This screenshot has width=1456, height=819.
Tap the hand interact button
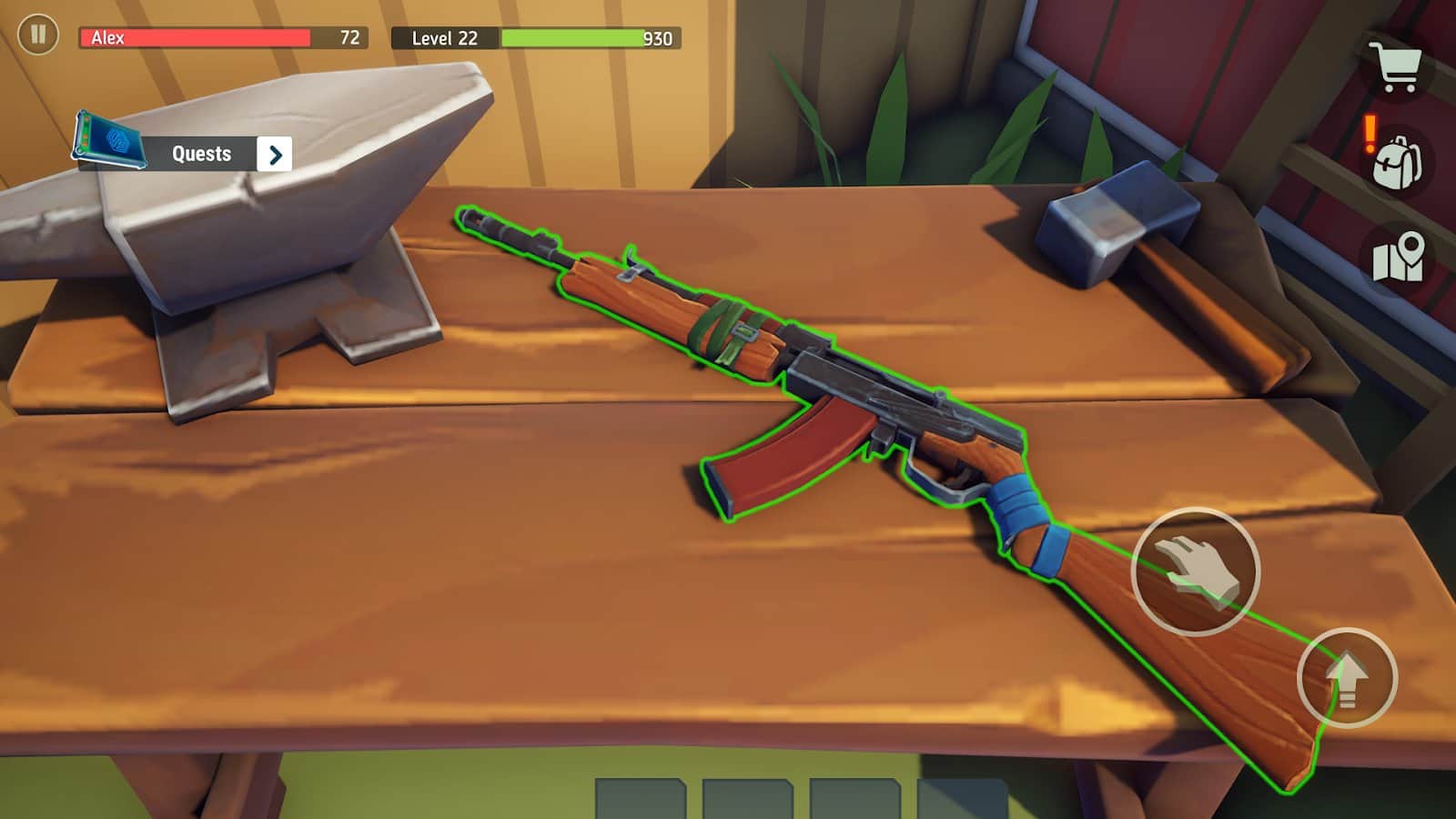pos(1195,571)
